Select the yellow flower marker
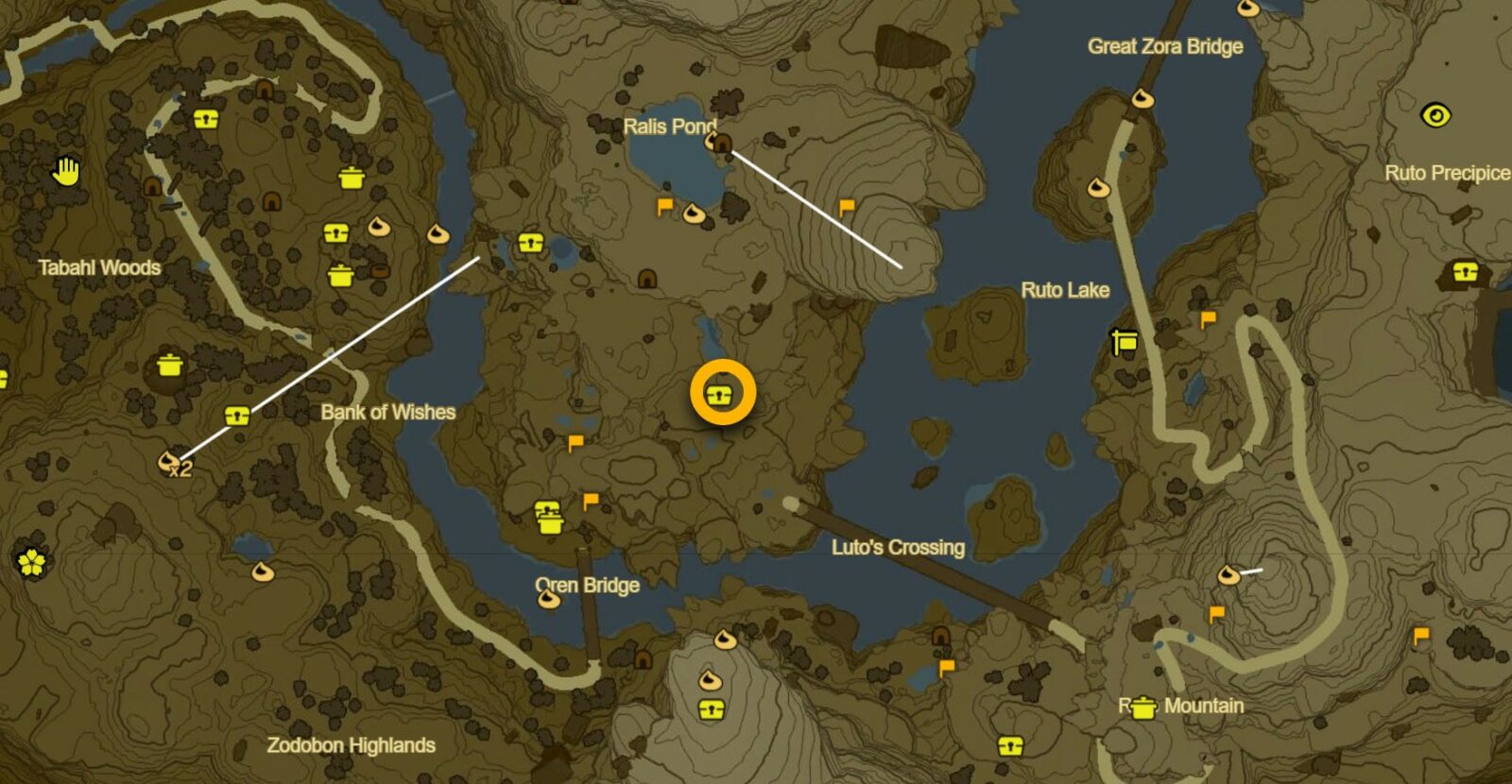Image resolution: width=1512 pixels, height=784 pixels. [x=31, y=562]
